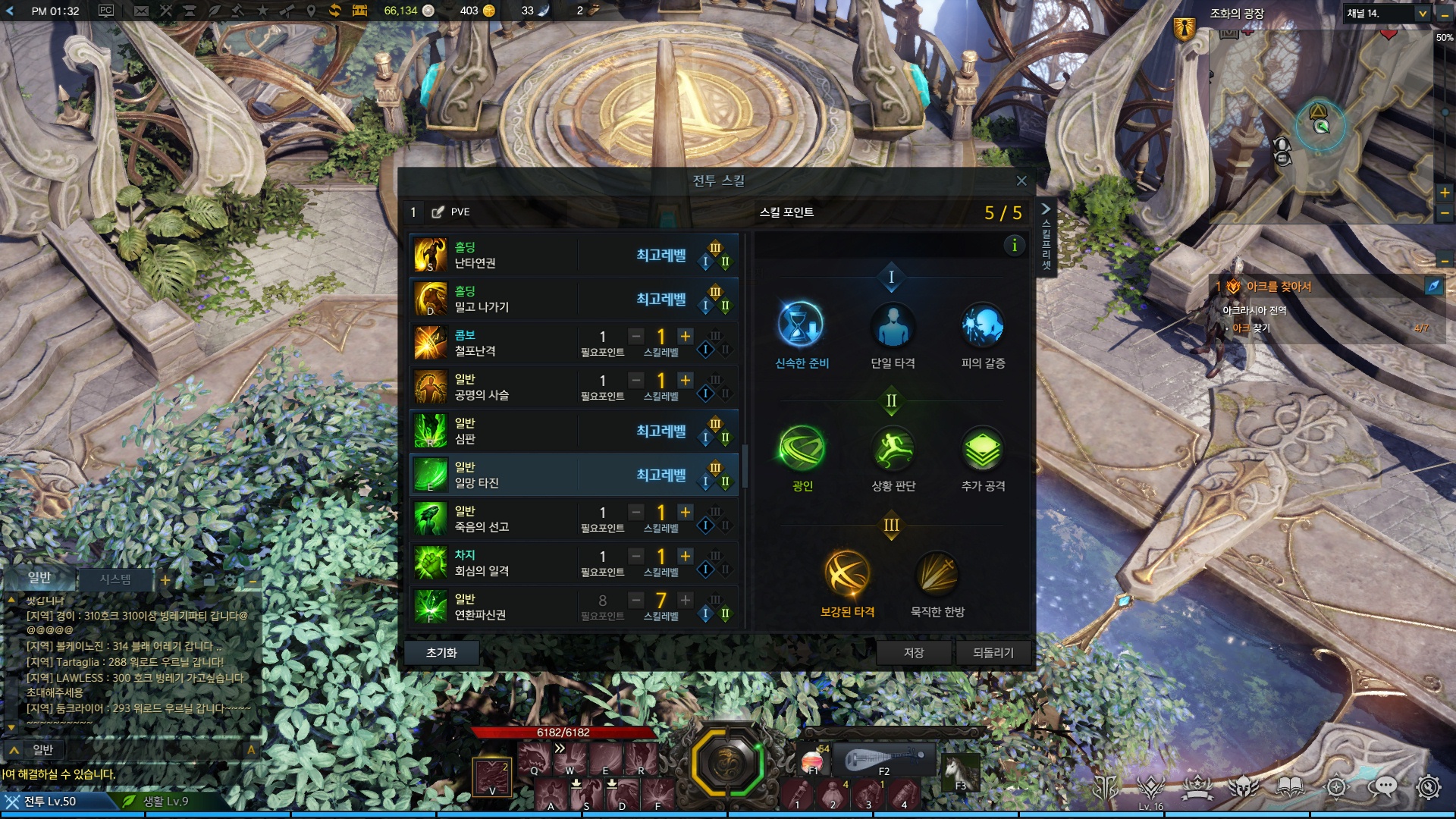Zoom in the minimap
The height and width of the screenshot is (819, 1456).
(1445, 193)
